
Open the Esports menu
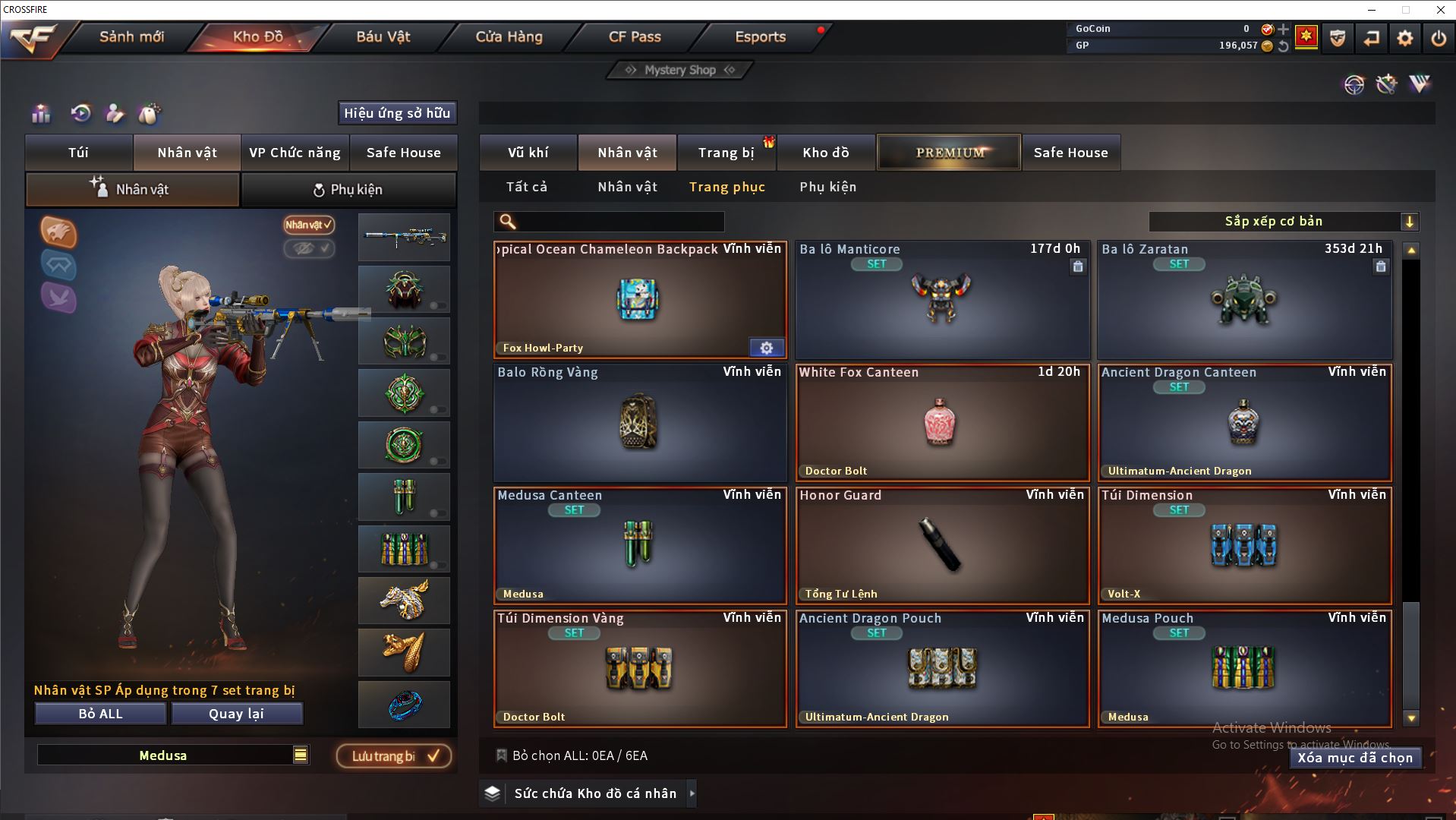point(760,36)
